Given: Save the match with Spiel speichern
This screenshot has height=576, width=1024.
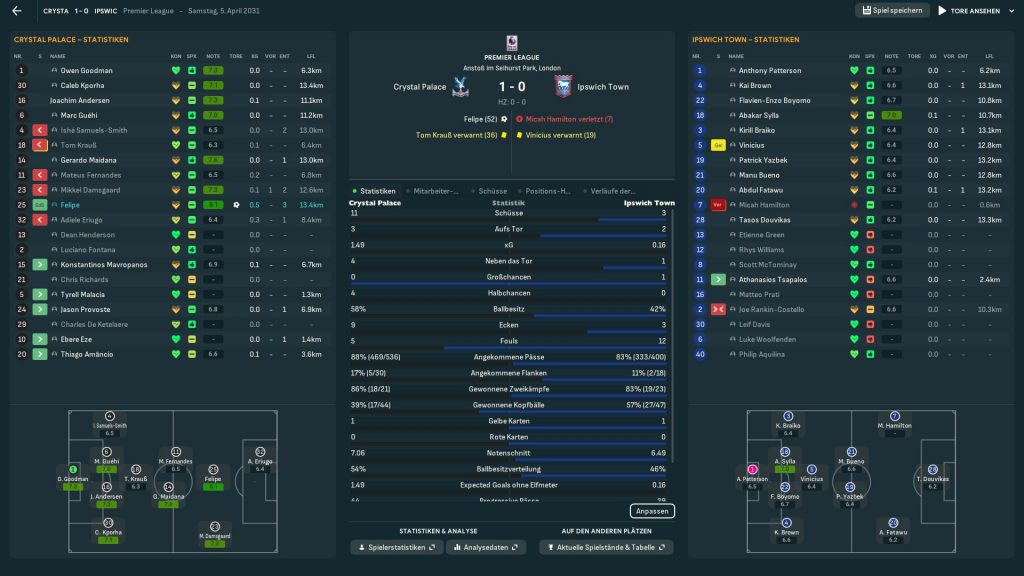Looking at the screenshot, I should [x=891, y=10].
